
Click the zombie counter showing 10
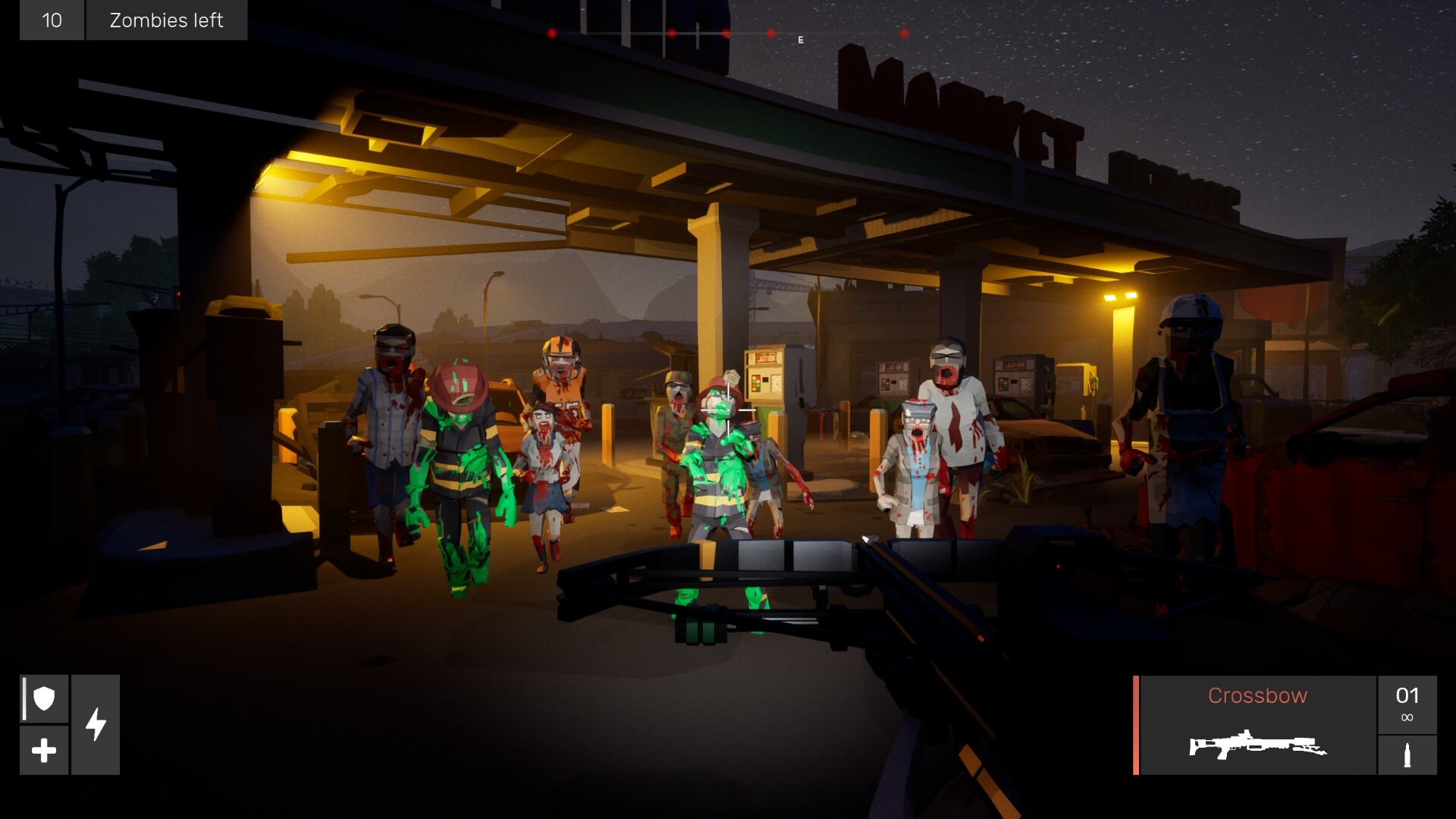coord(52,20)
